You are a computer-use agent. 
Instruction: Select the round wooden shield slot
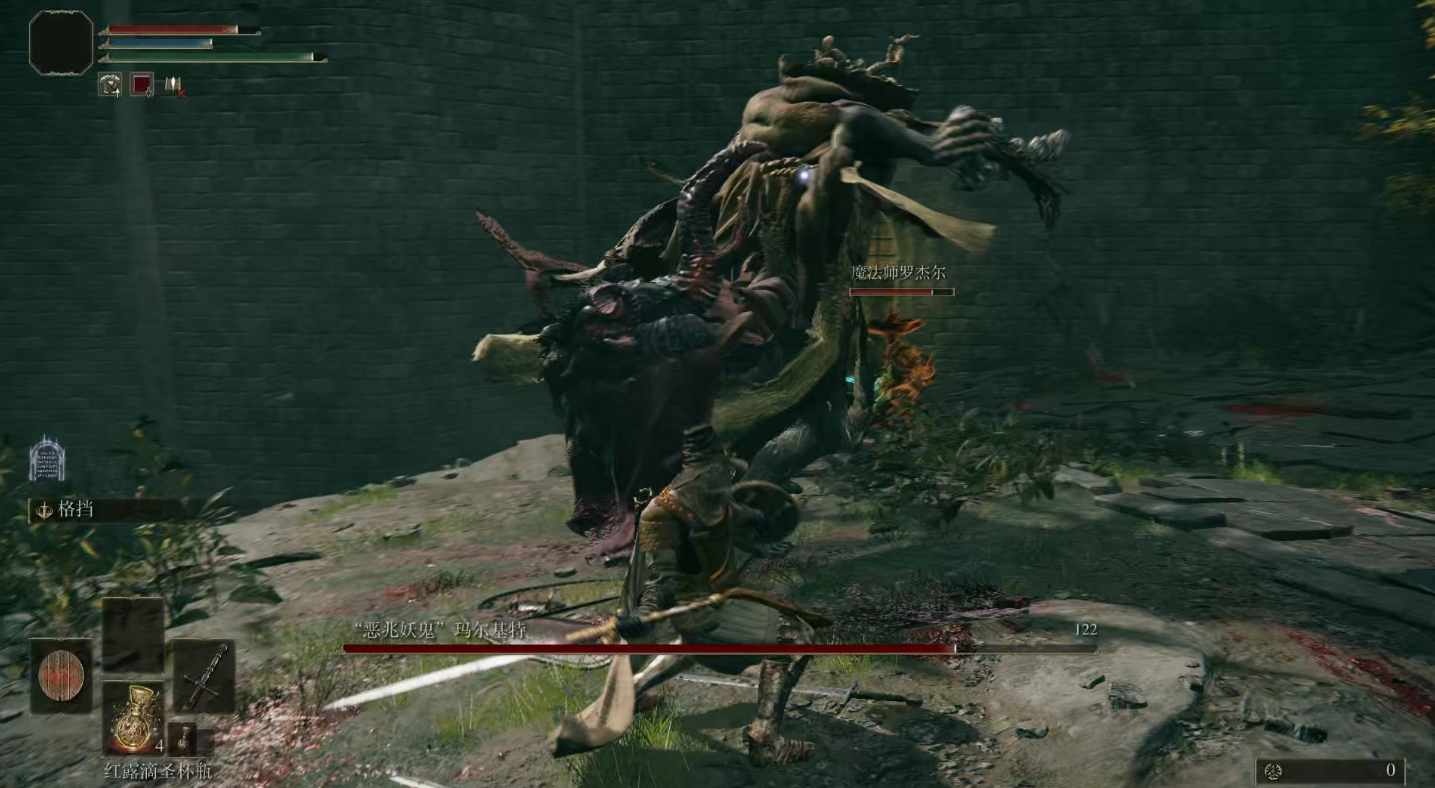[x=61, y=675]
